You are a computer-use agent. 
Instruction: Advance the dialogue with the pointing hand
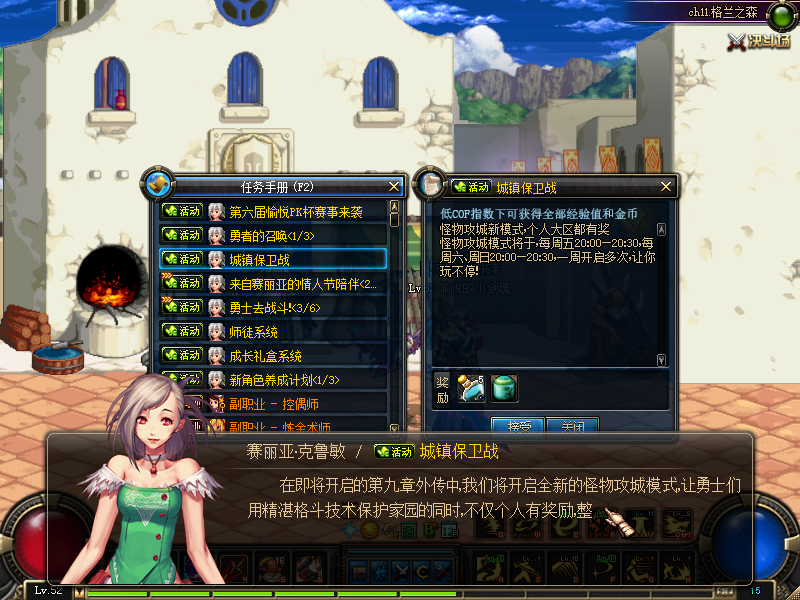(x=619, y=522)
